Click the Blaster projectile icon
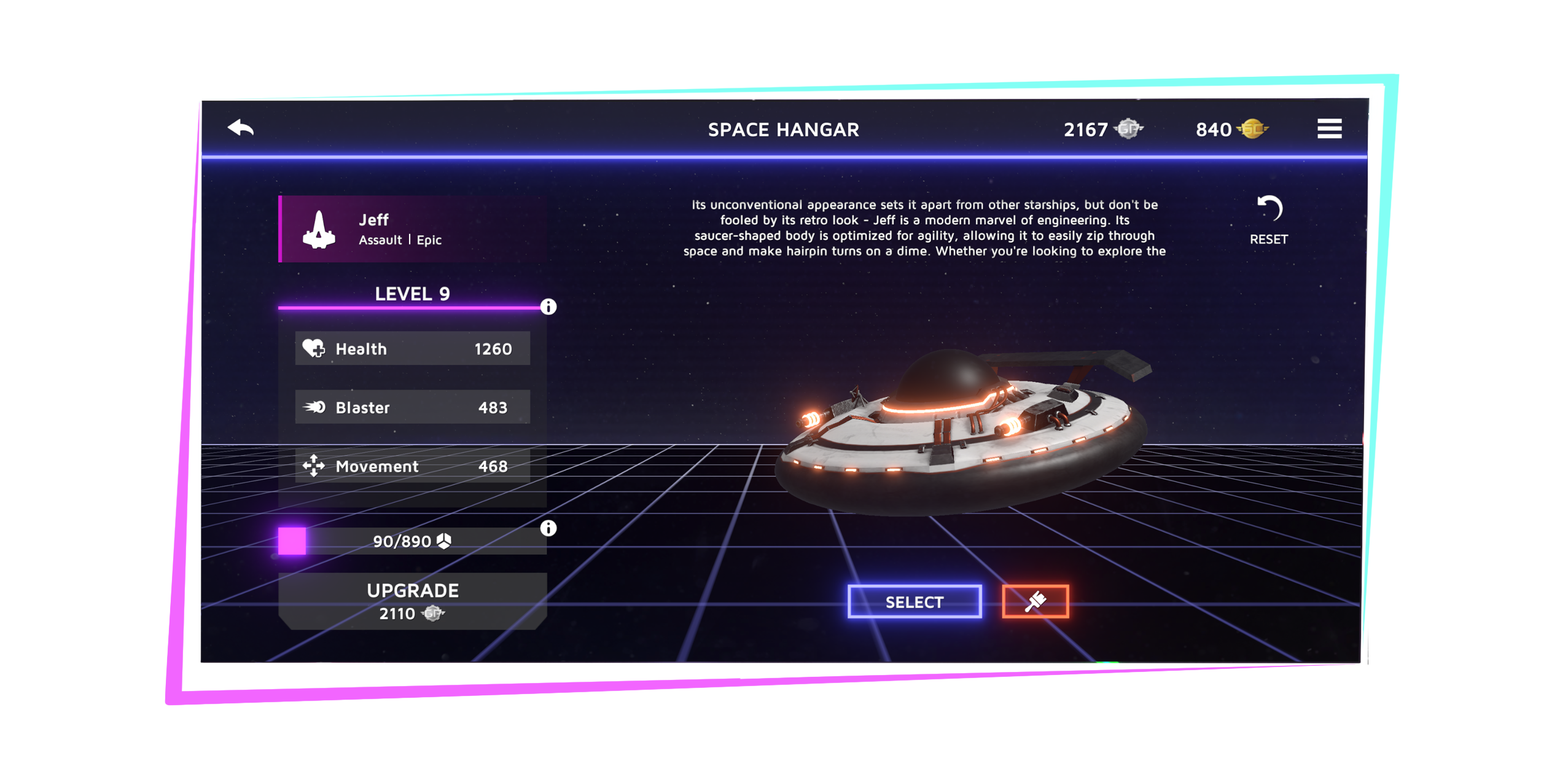Screen dimensions: 1568x761 (314, 407)
